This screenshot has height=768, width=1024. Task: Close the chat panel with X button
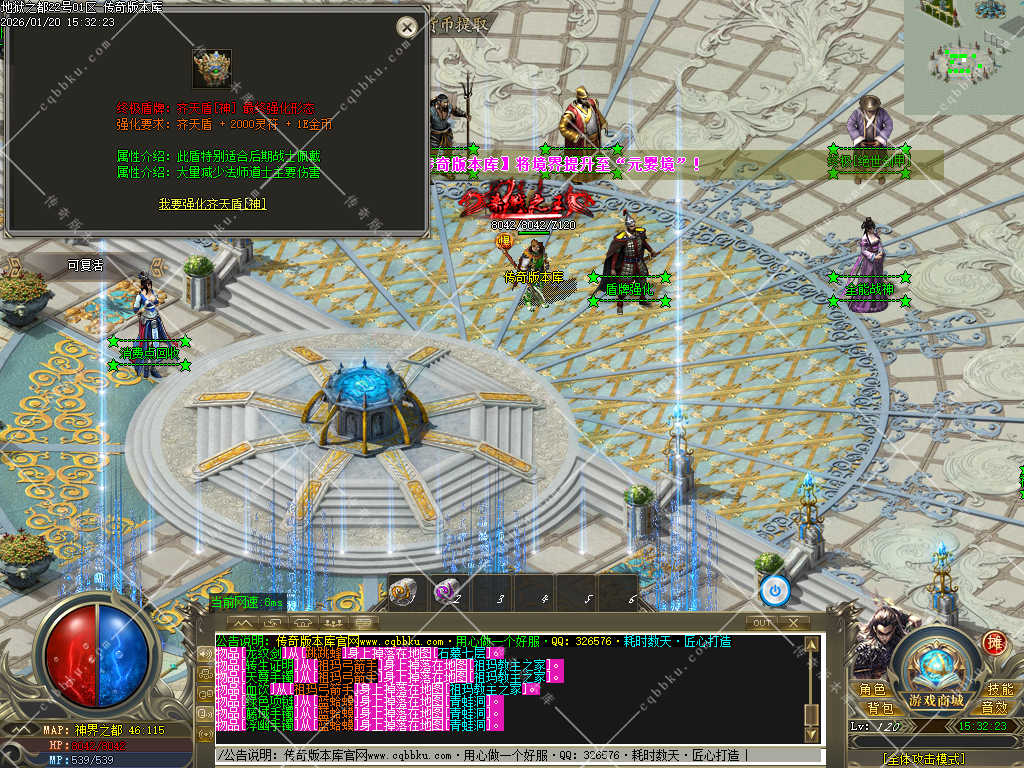[792, 622]
